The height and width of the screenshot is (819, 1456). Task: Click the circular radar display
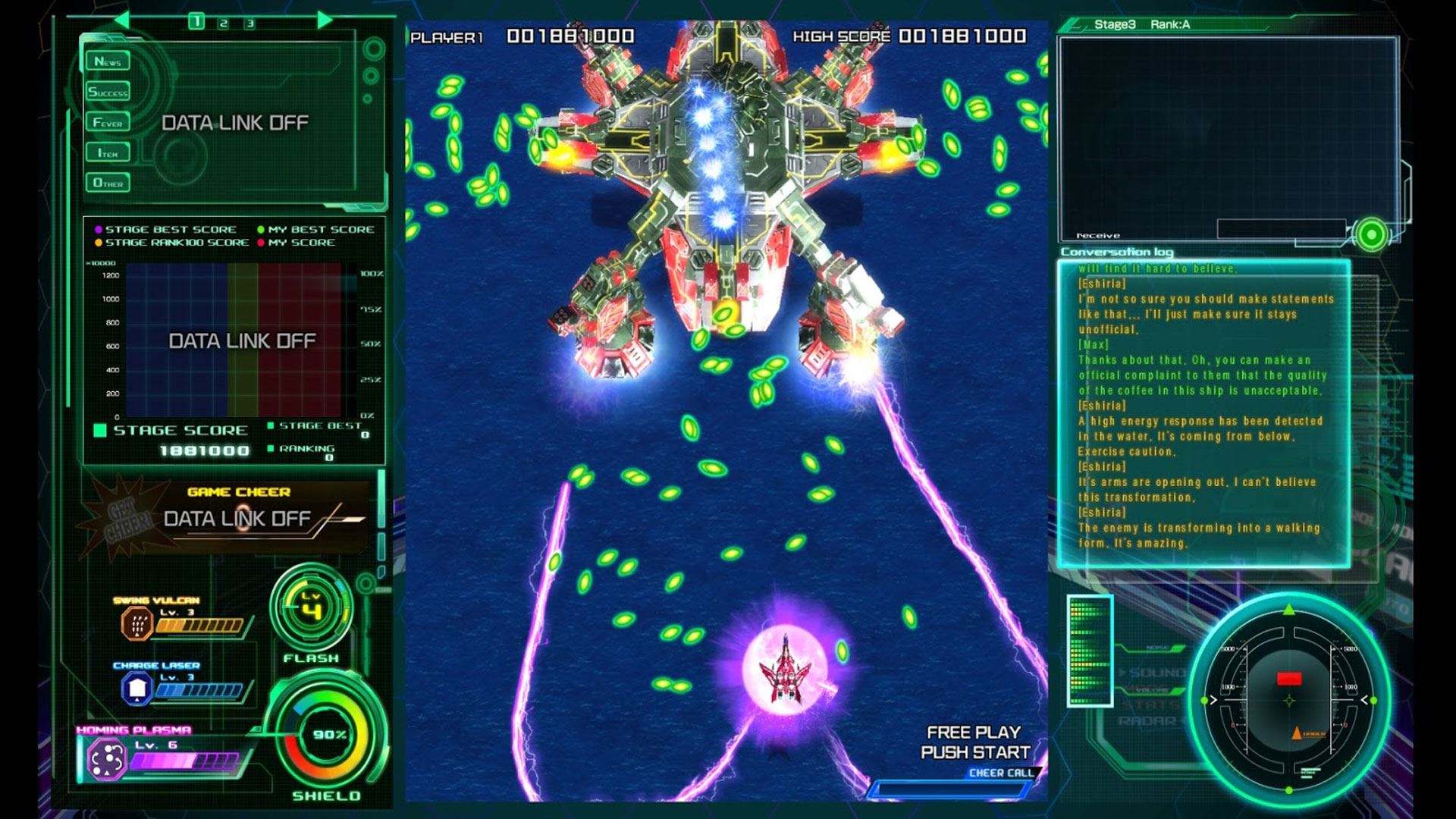point(1288,699)
